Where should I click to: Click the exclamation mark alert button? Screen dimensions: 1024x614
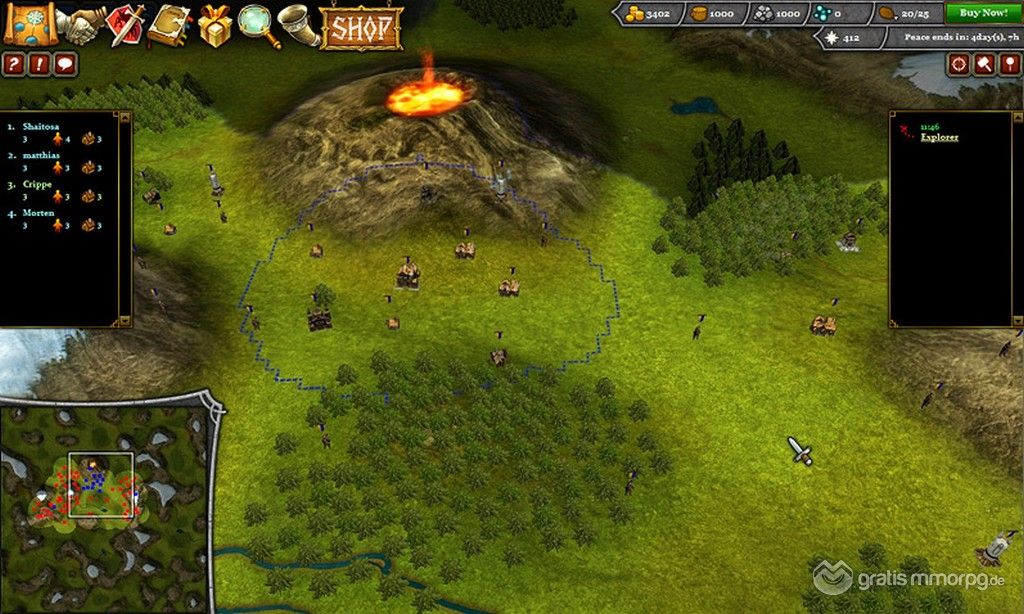click(x=40, y=65)
